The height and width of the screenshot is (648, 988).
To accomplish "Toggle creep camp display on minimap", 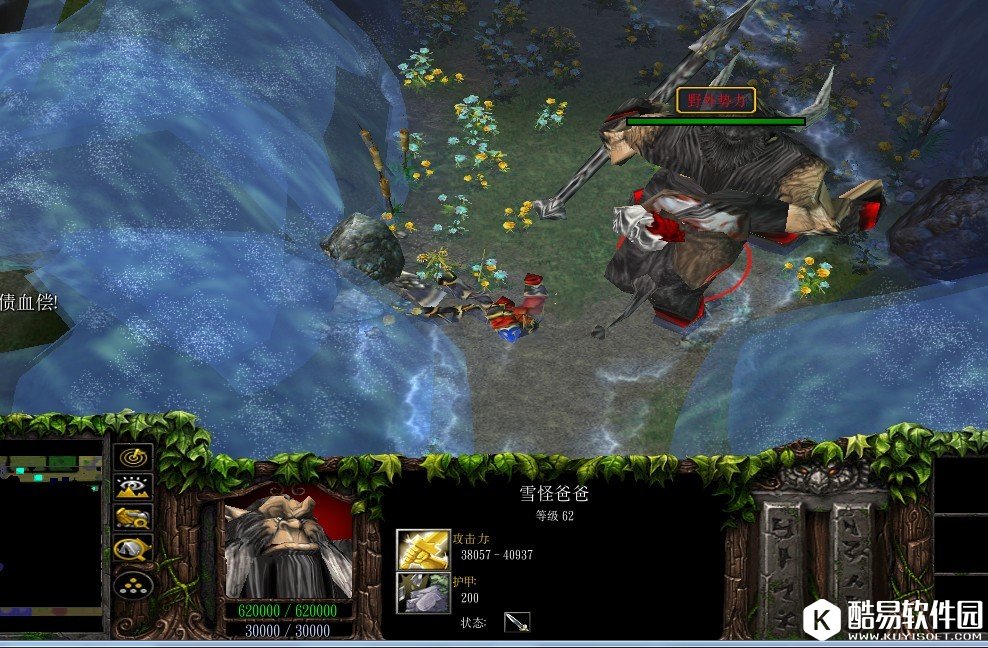I will point(133,549).
